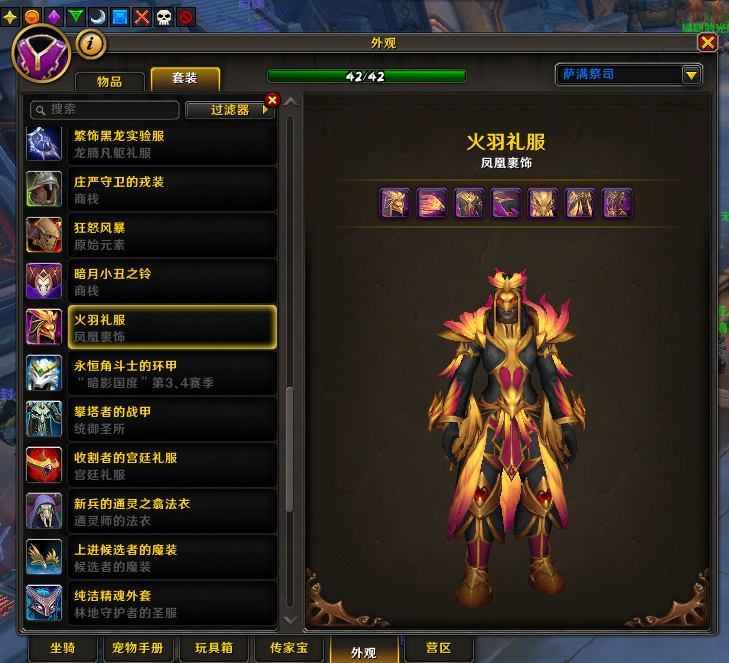Select the 庄严守卫的戎装 set
The image size is (729, 663).
pyautogui.click(x=150, y=190)
